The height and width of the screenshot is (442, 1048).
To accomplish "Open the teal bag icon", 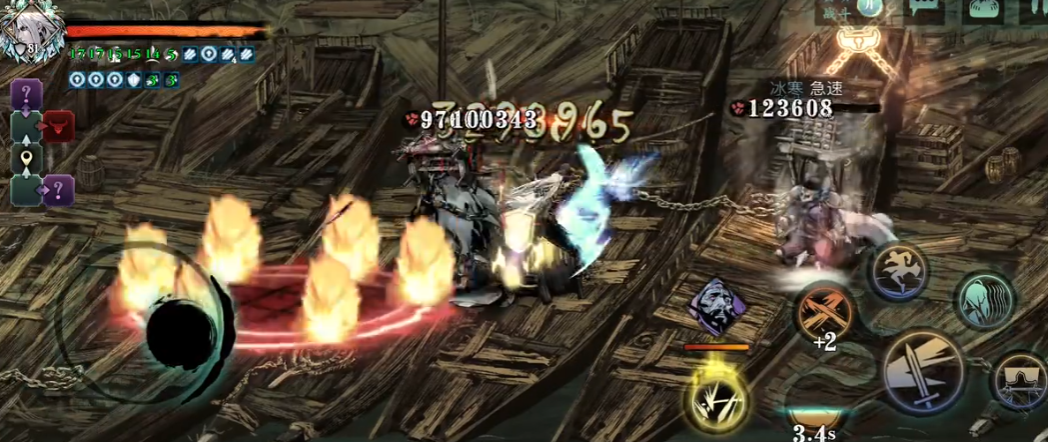I will point(982,9).
